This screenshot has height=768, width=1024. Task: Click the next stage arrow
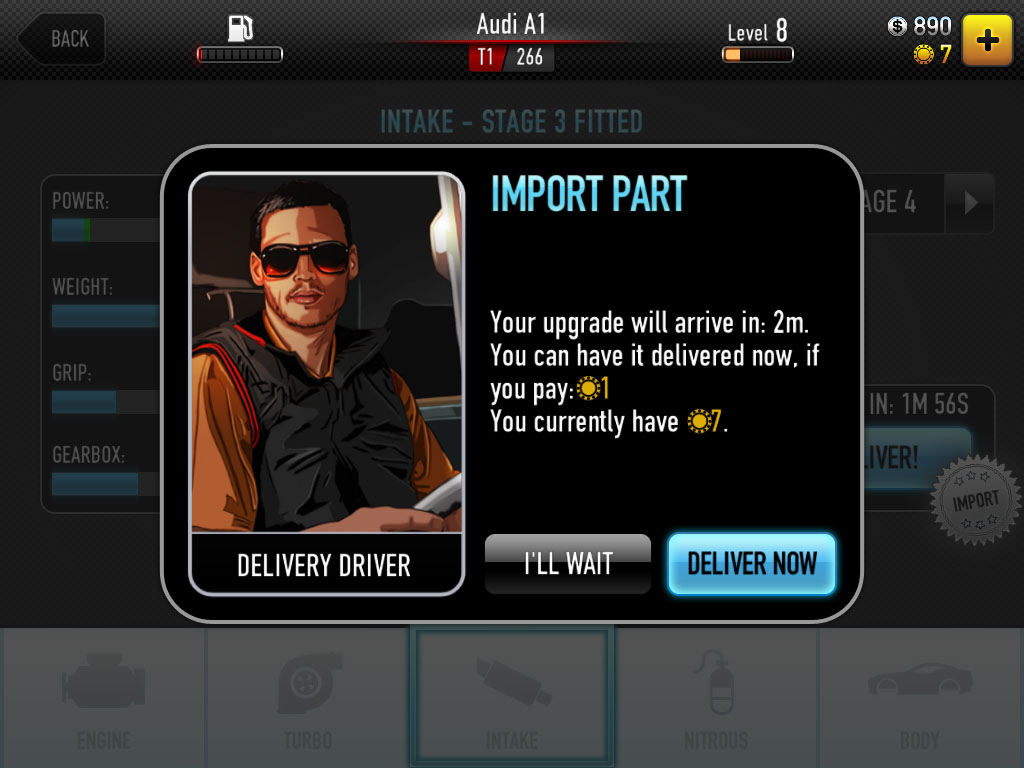coord(970,202)
